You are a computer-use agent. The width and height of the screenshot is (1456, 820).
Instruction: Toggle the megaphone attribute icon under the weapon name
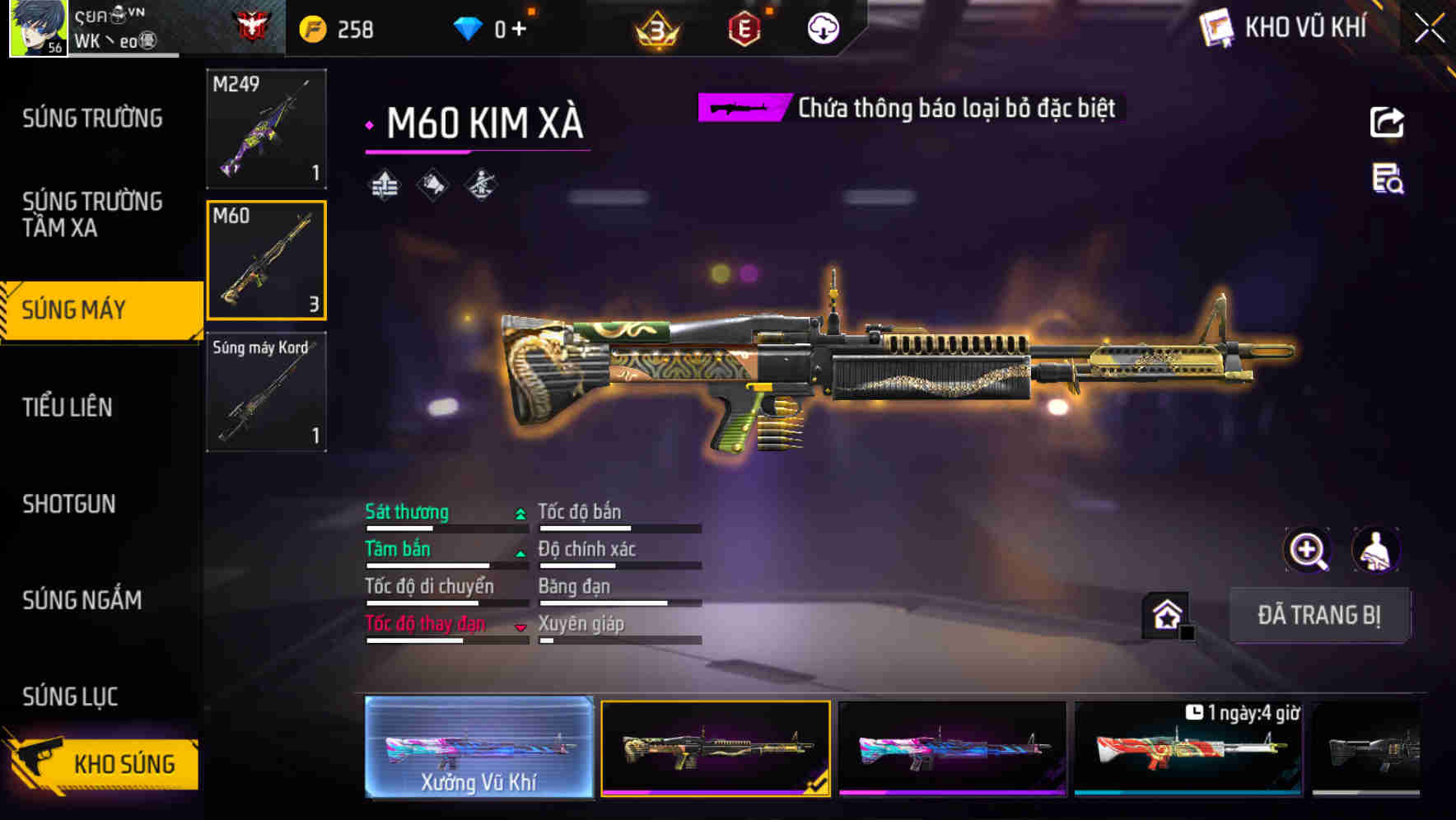click(x=432, y=185)
